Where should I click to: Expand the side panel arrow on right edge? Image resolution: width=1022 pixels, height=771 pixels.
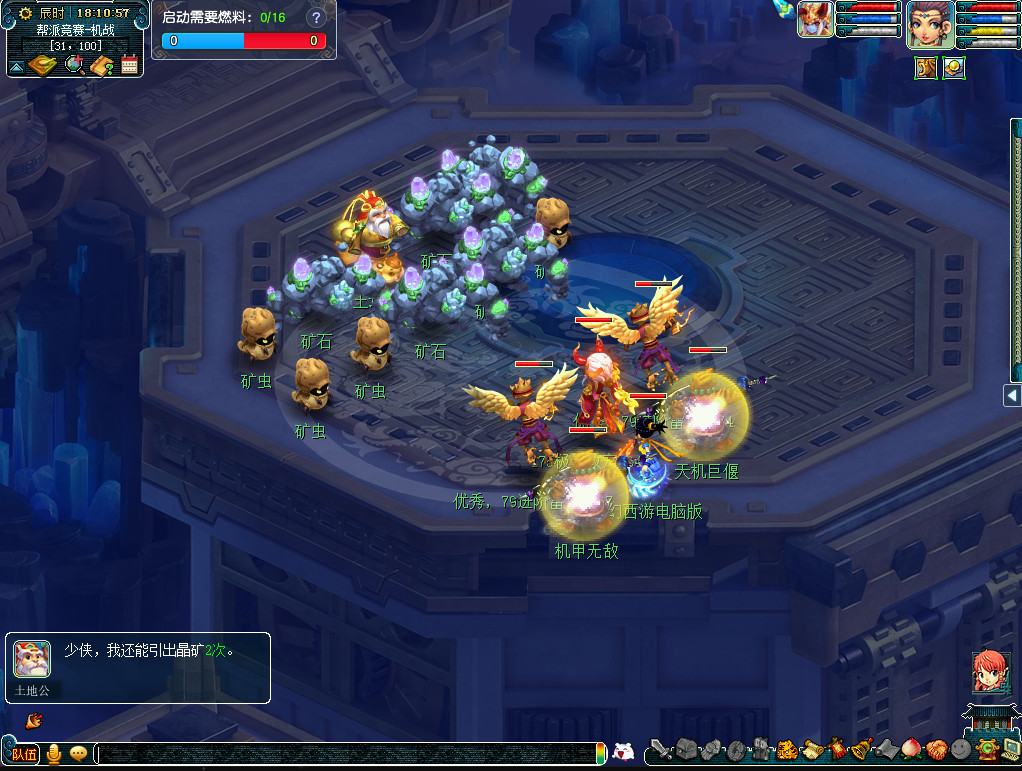(1012, 396)
